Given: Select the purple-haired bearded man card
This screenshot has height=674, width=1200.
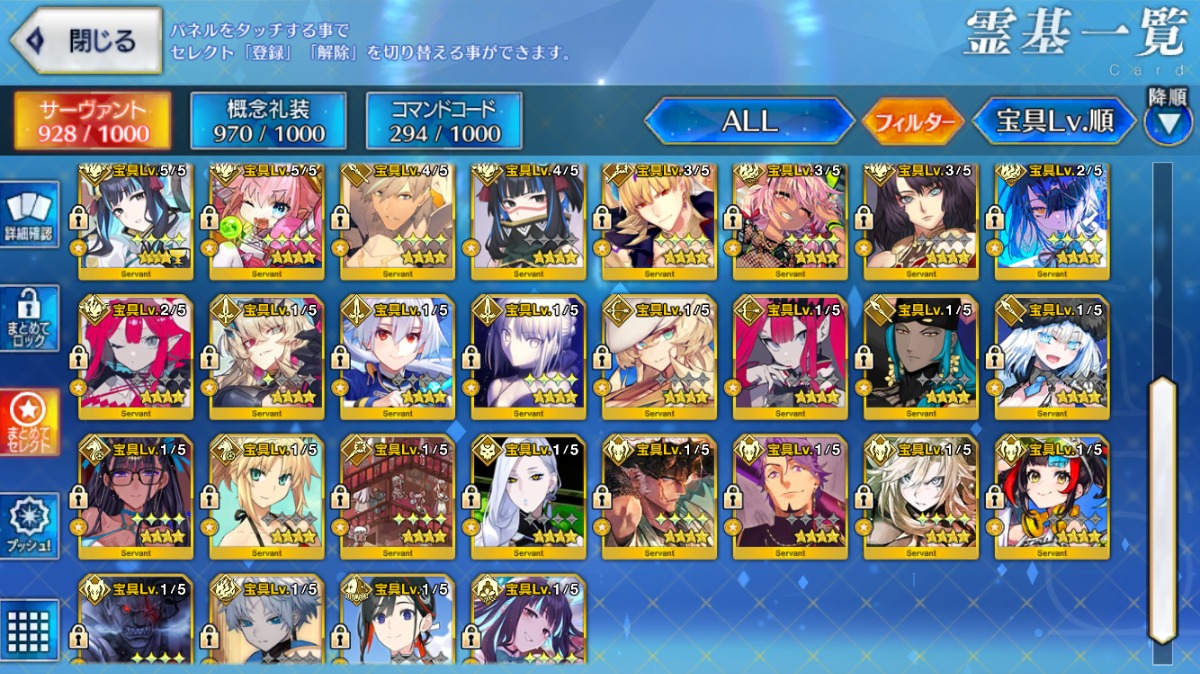Looking at the screenshot, I should coord(790,496).
